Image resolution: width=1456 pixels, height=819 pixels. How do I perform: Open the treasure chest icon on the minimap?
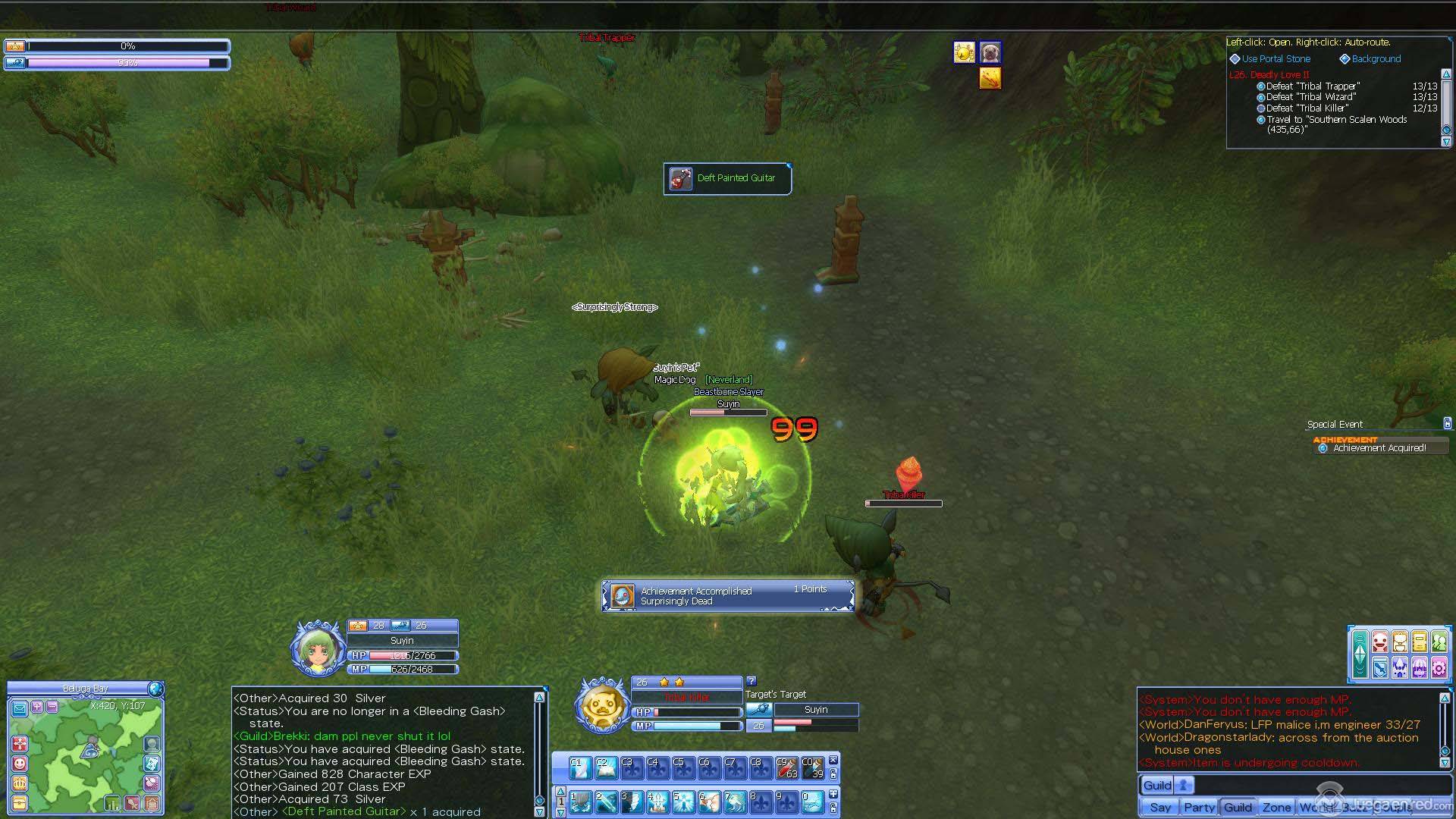(20, 802)
